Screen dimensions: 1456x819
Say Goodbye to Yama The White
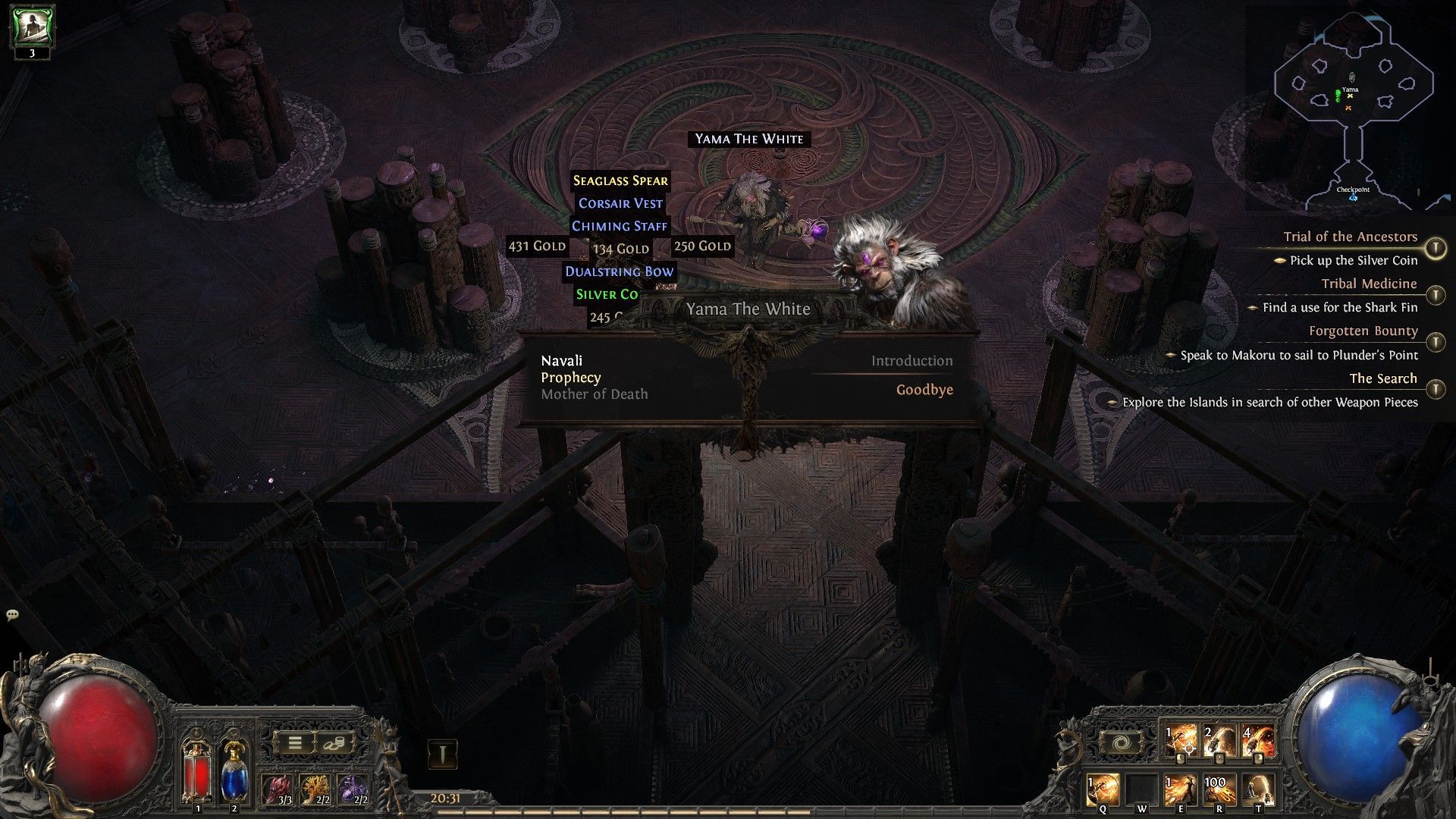pyautogui.click(x=924, y=390)
